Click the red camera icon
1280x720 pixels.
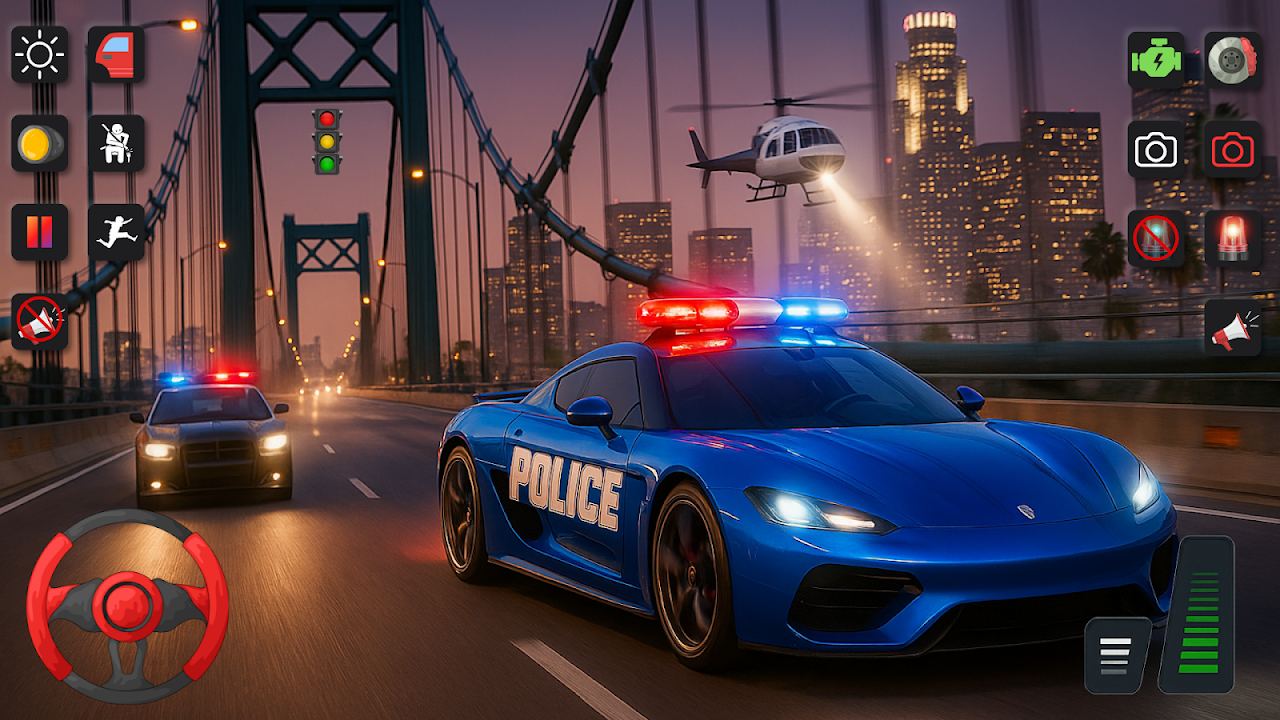pyautogui.click(x=1232, y=150)
